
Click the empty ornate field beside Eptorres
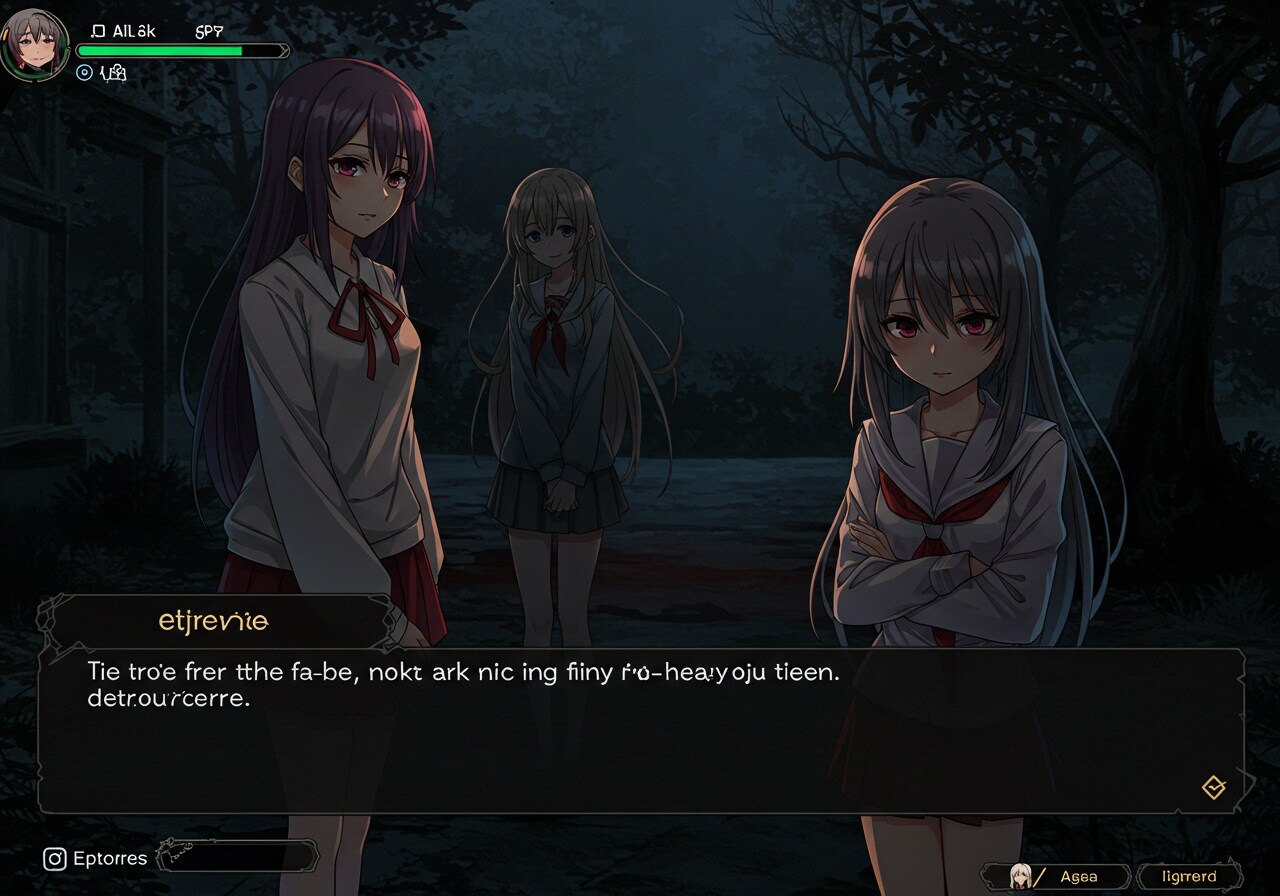pos(240,857)
